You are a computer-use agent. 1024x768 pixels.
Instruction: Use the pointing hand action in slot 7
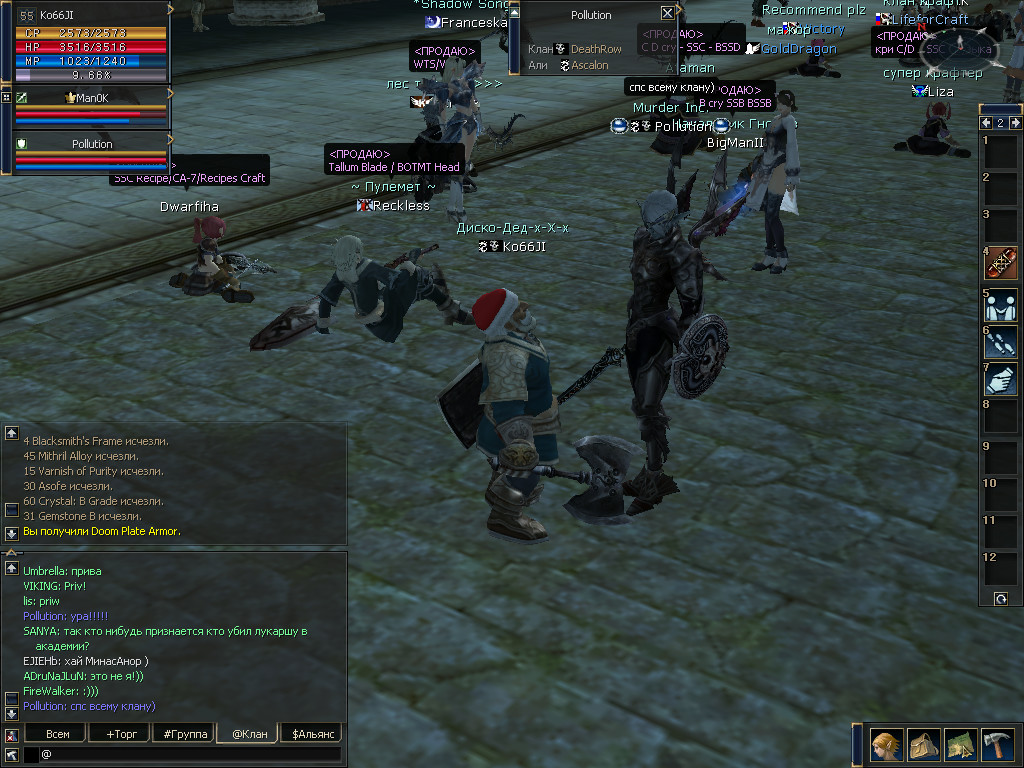1001,380
